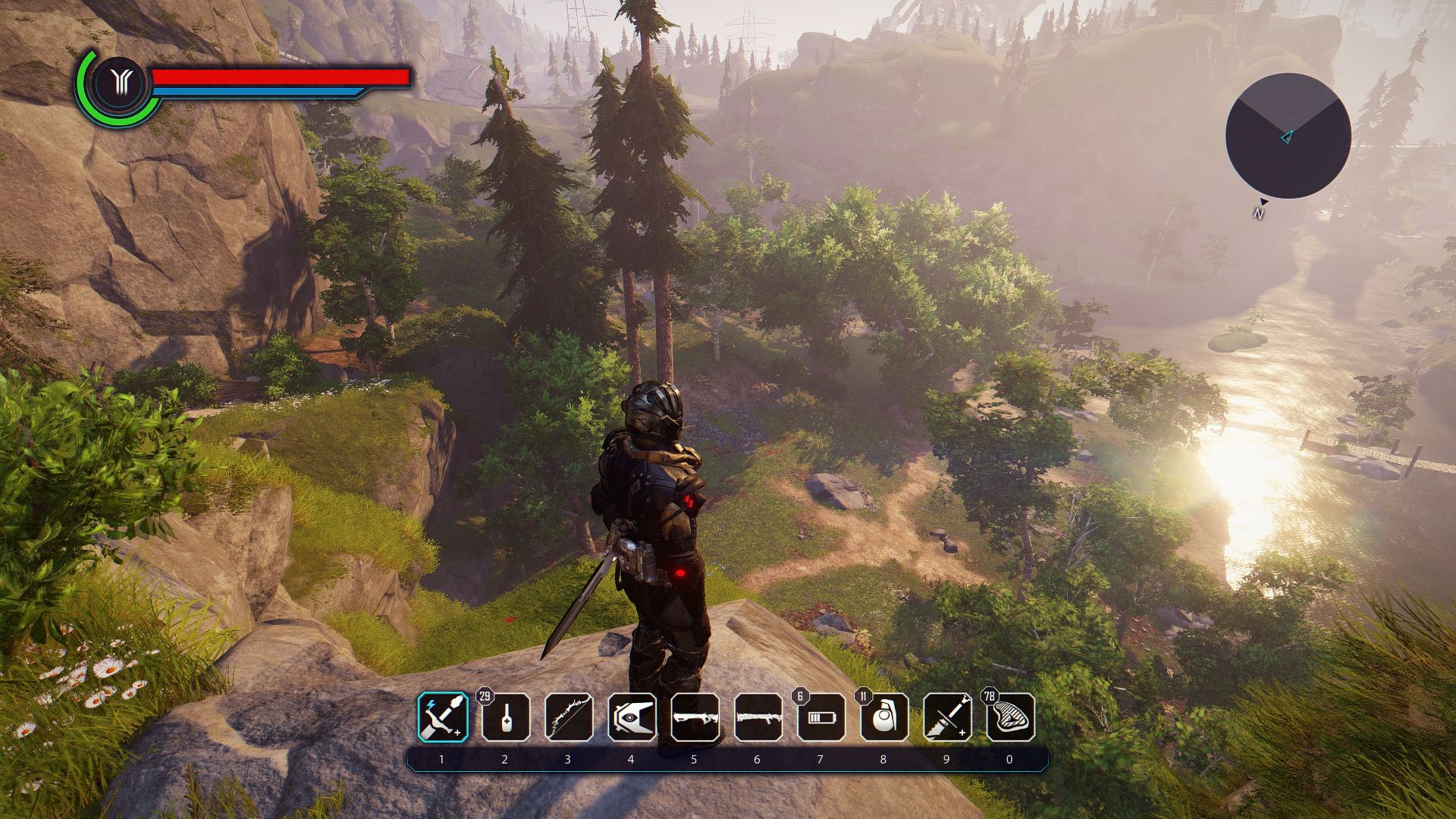
Task: Use the healing potion with 29 count
Action: tap(506, 717)
